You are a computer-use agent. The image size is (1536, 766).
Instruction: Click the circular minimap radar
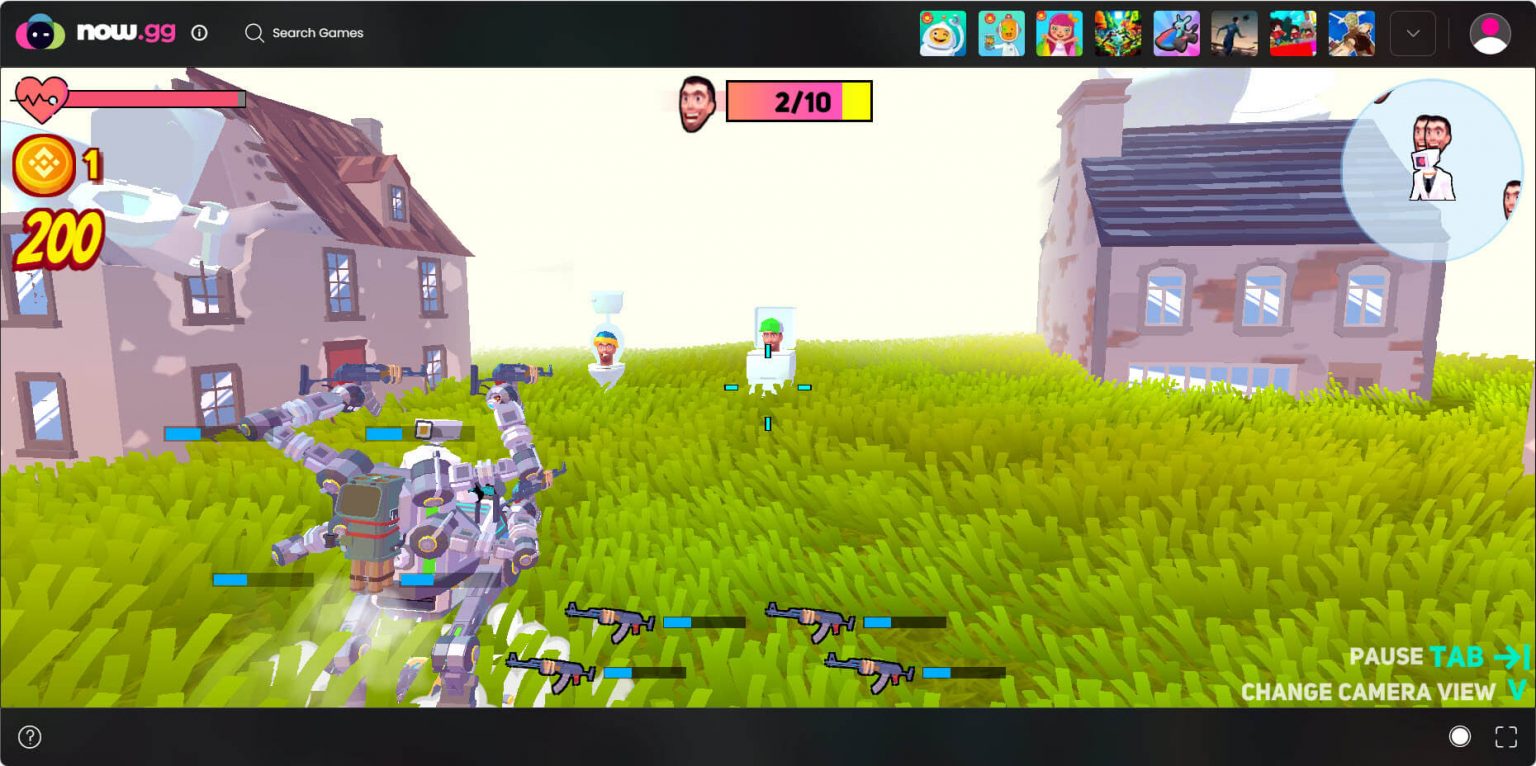[x=1431, y=171]
